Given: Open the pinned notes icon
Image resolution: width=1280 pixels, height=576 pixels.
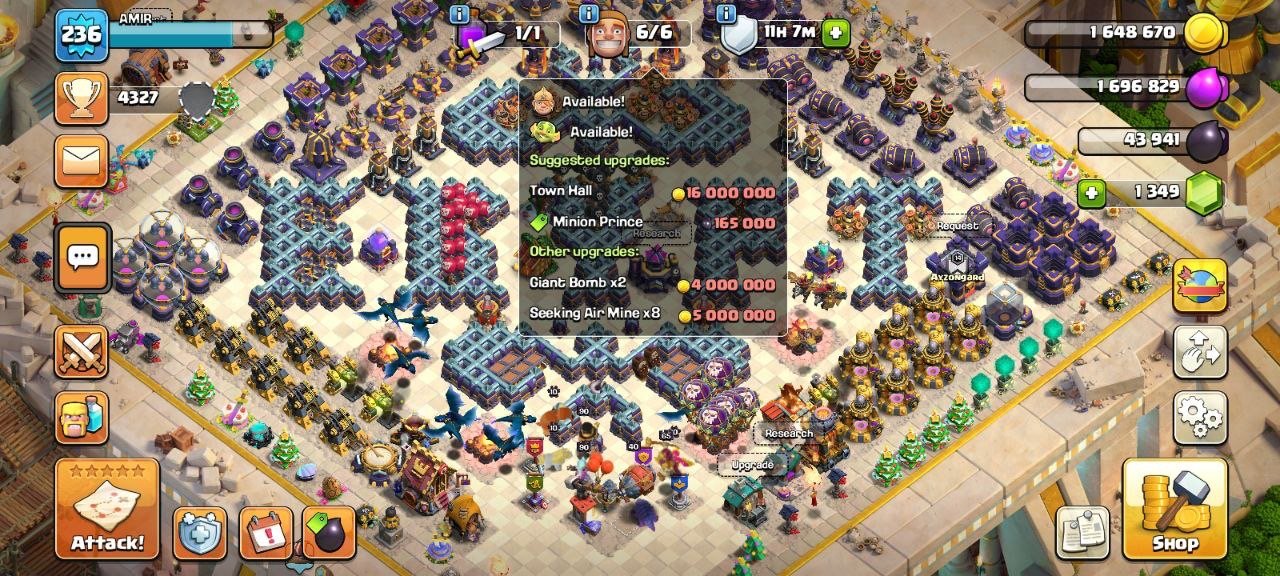Looking at the screenshot, I should pyautogui.click(x=1083, y=531).
